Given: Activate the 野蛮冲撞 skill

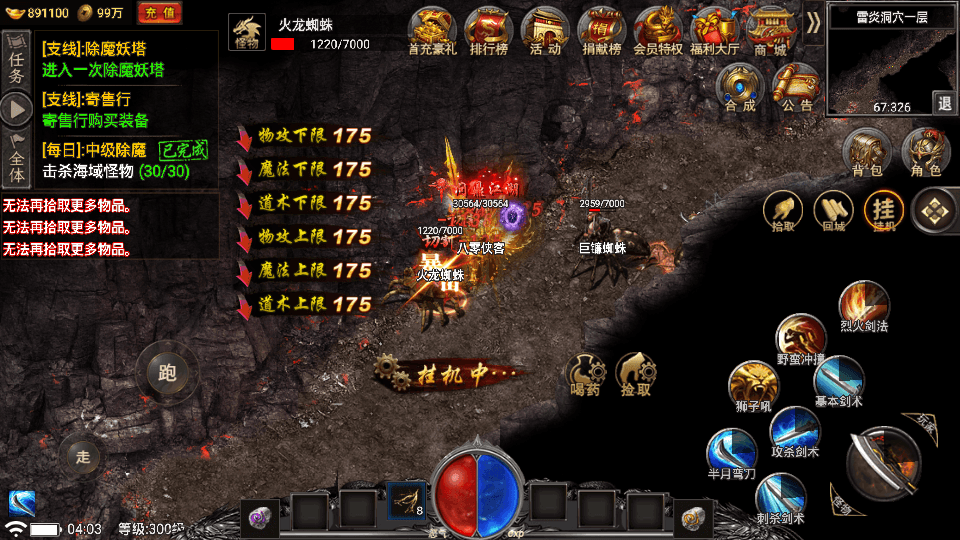Looking at the screenshot, I should tap(801, 340).
